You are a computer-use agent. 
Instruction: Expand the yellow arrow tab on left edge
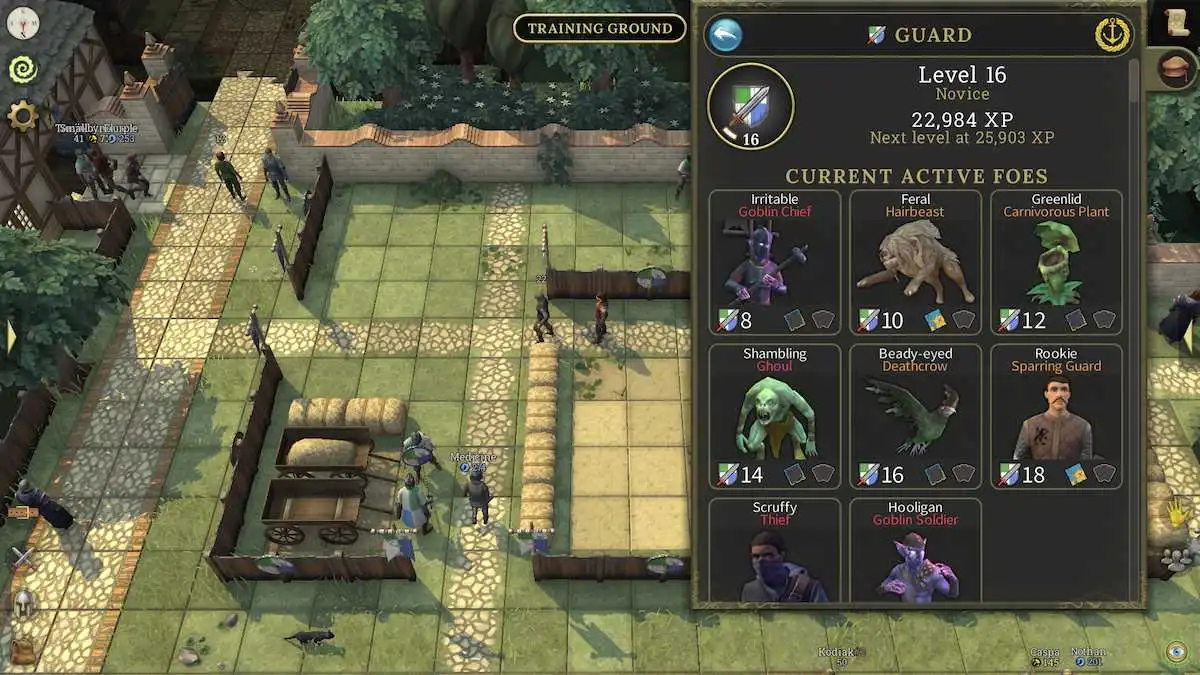10,336
